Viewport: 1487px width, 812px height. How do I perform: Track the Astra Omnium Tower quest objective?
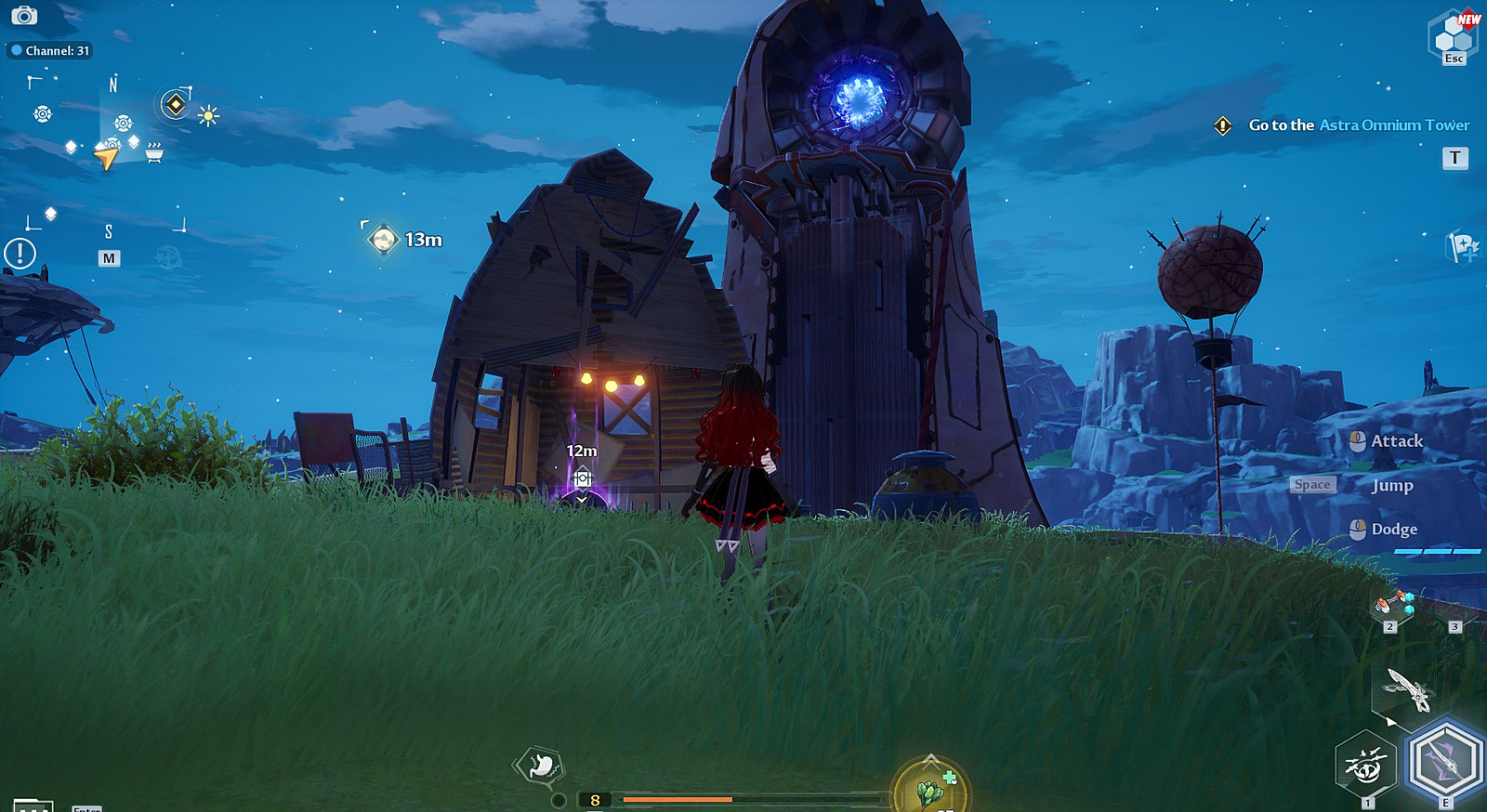1358,125
